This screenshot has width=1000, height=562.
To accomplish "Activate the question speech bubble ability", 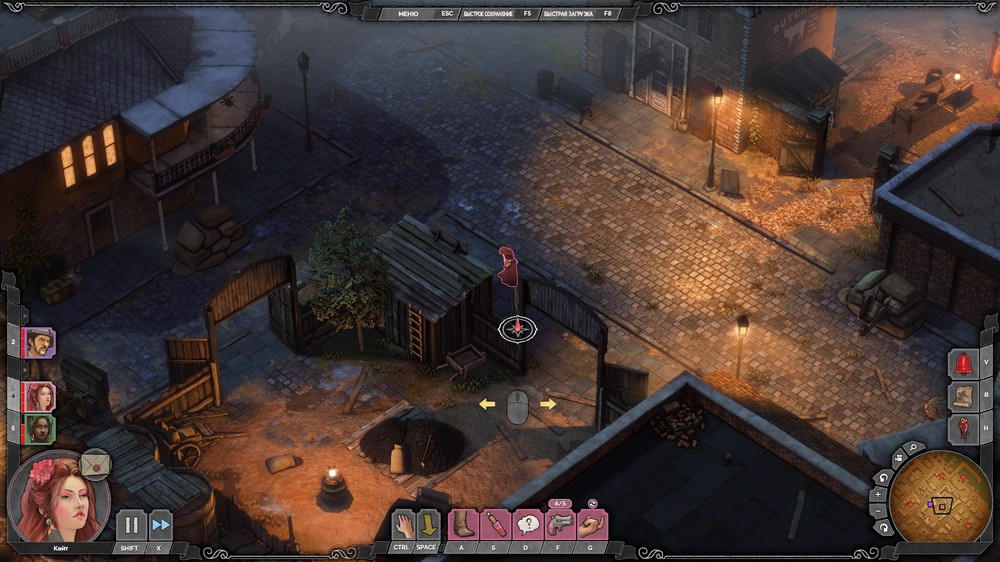I will point(527,524).
